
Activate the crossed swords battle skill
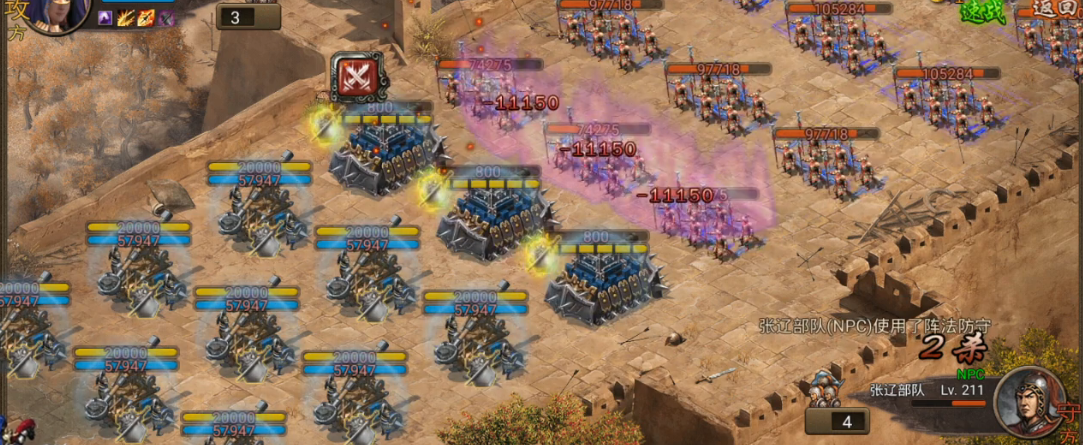[355, 78]
